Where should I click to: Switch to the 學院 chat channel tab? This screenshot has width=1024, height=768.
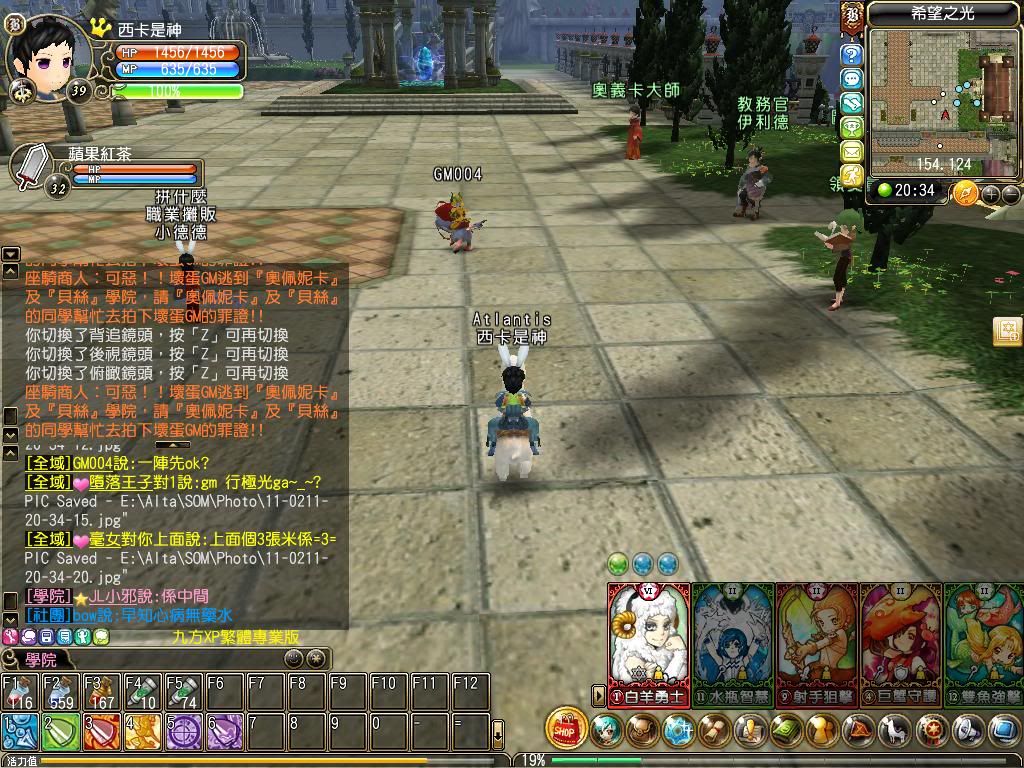40,659
